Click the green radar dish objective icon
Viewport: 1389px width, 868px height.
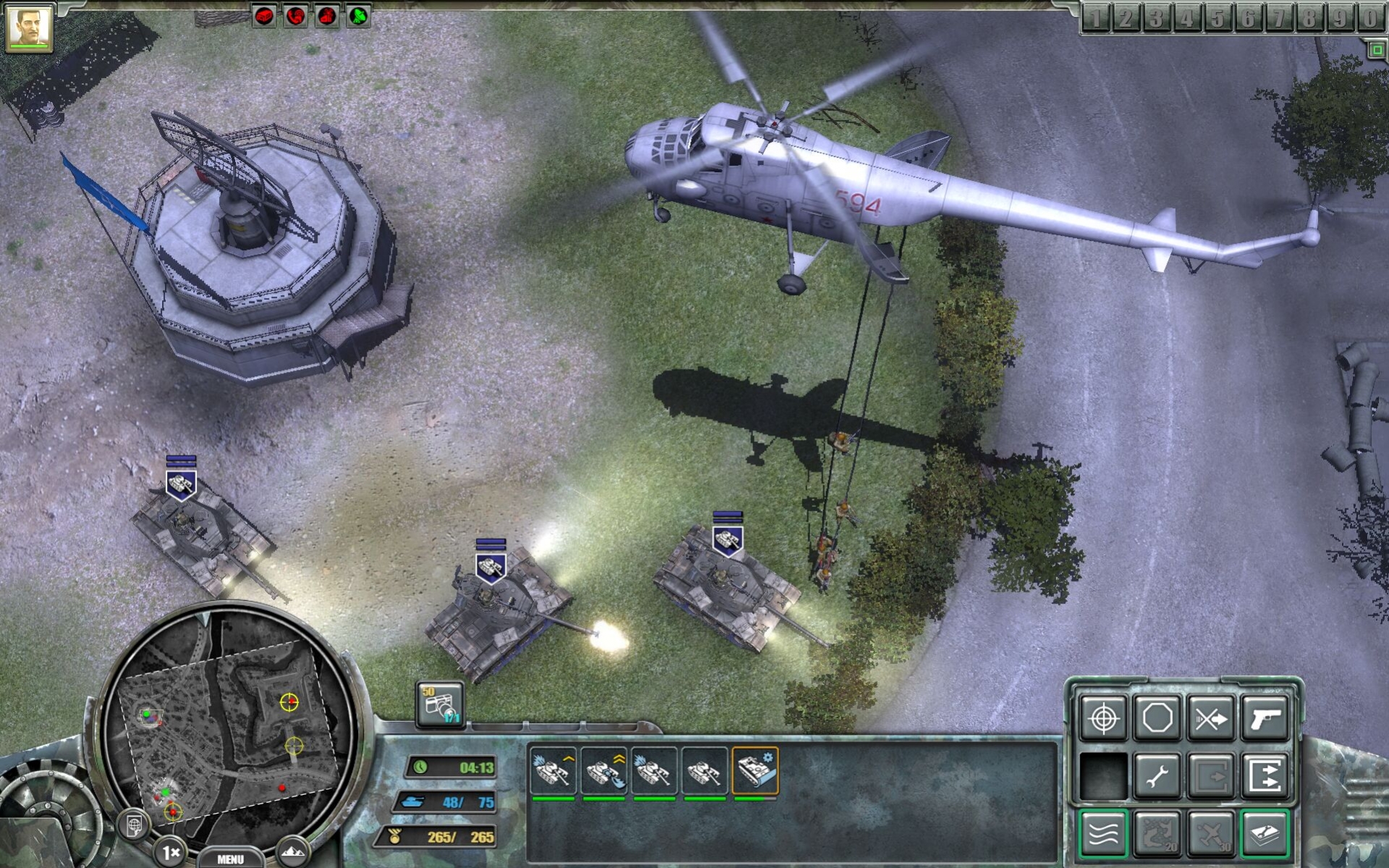point(358,15)
